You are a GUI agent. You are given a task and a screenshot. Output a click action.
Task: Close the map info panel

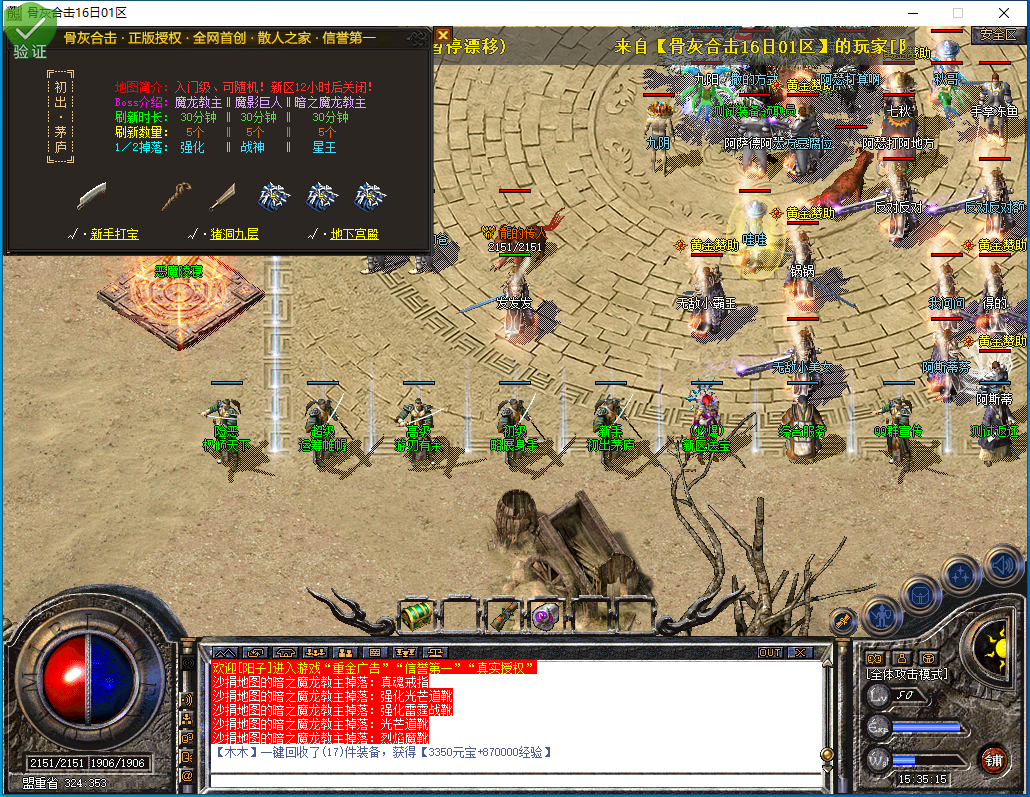(443, 35)
